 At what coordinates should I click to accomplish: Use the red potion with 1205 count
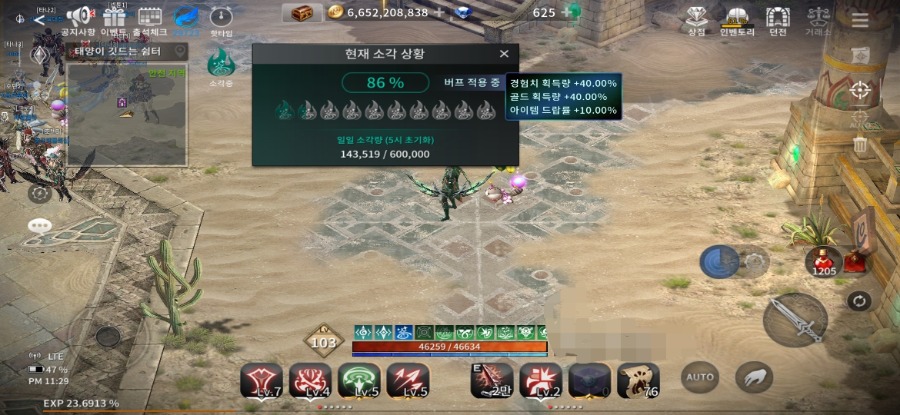click(823, 259)
